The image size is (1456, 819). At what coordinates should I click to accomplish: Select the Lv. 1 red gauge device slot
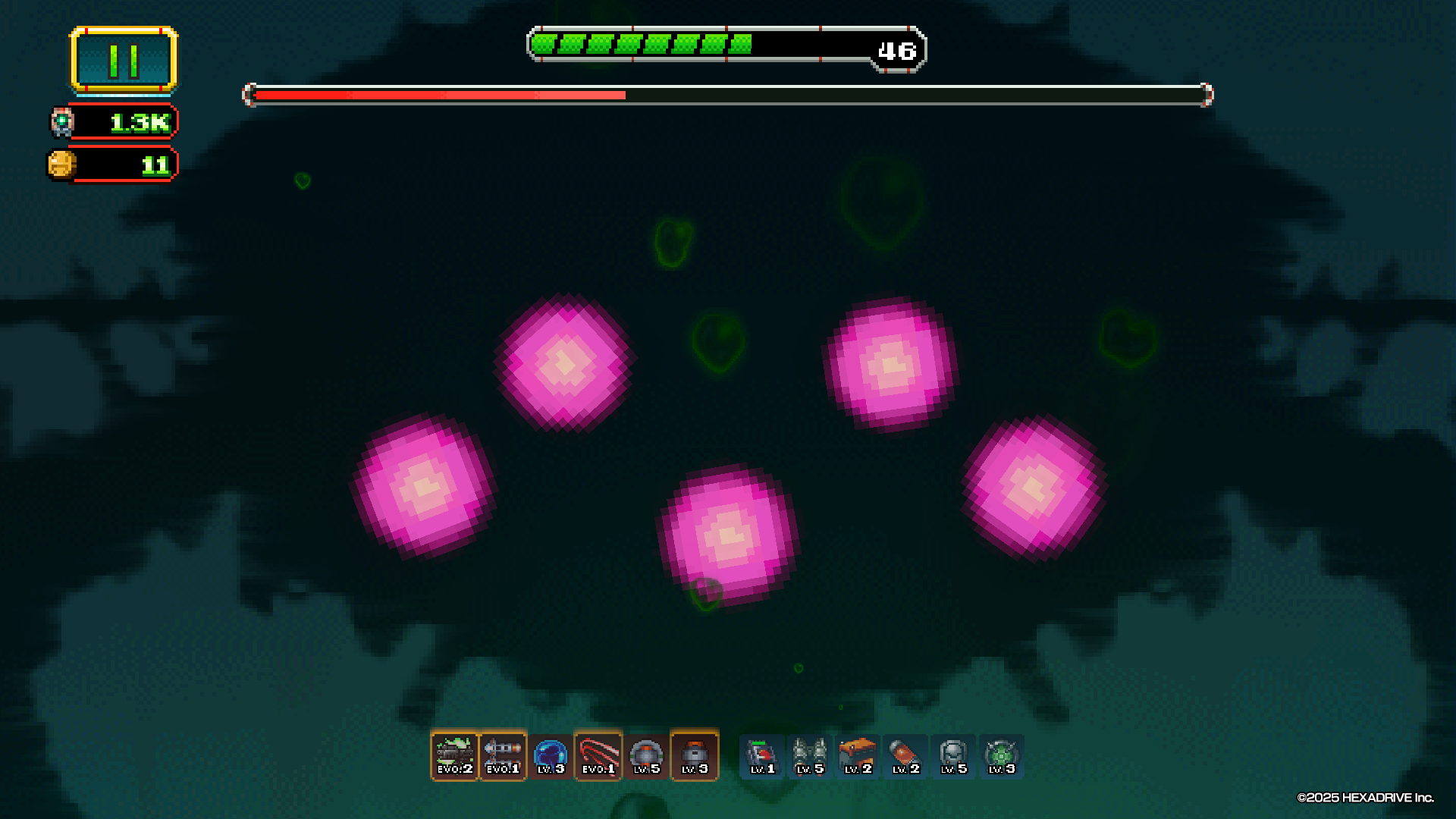(762, 756)
